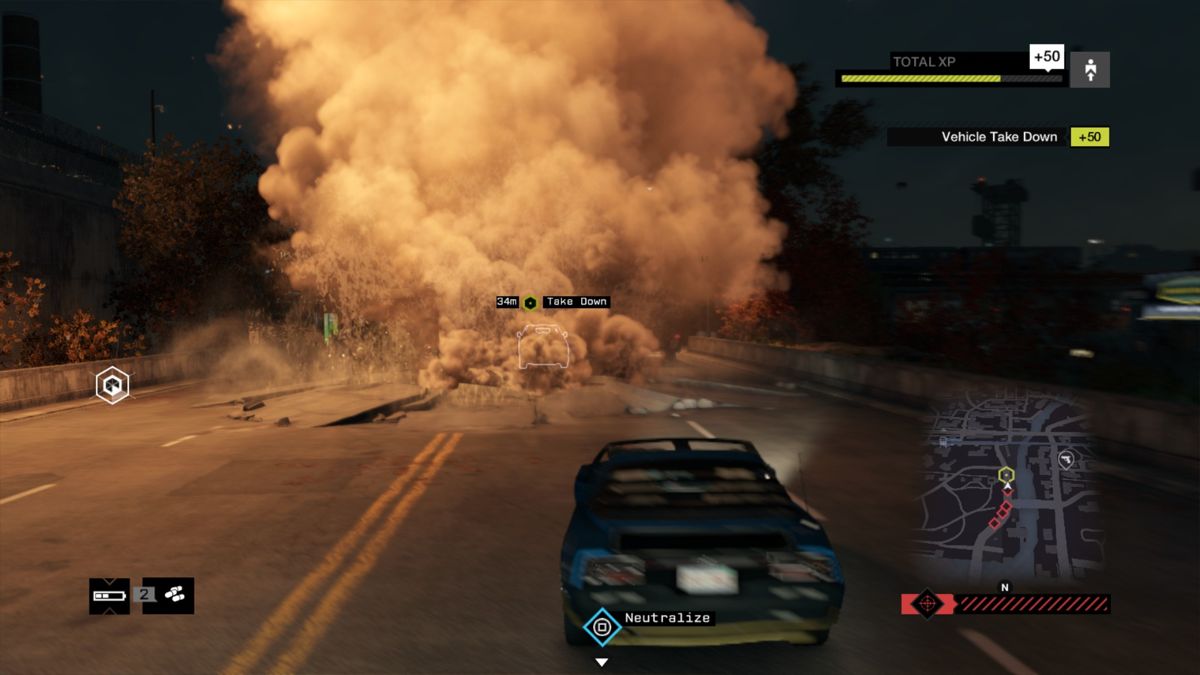The image size is (1200, 675).
Task: Select the gun shop marker on minimap
Action: 1066,460
